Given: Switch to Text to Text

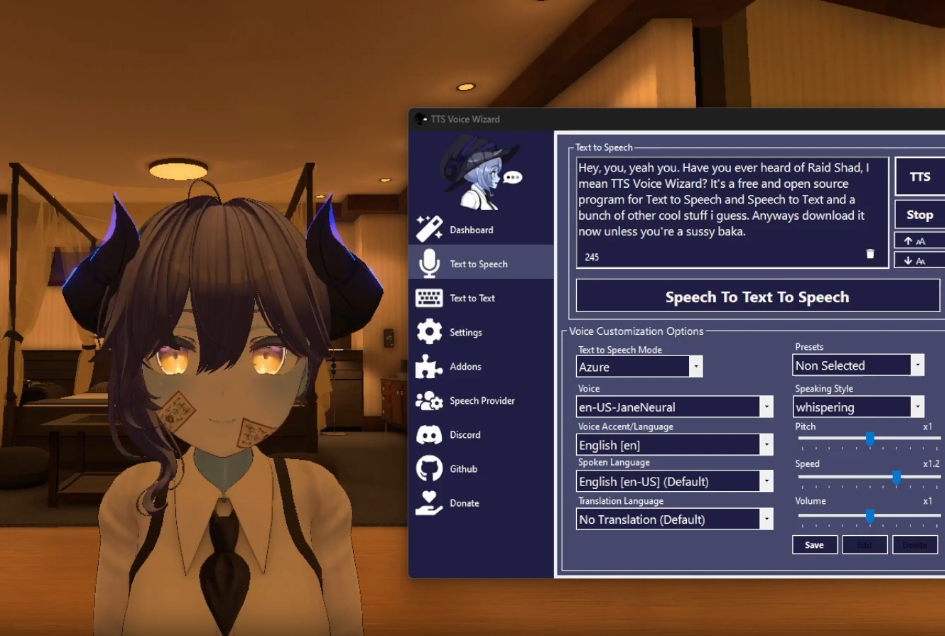Looking at the screenshot, I should [472, 298].
